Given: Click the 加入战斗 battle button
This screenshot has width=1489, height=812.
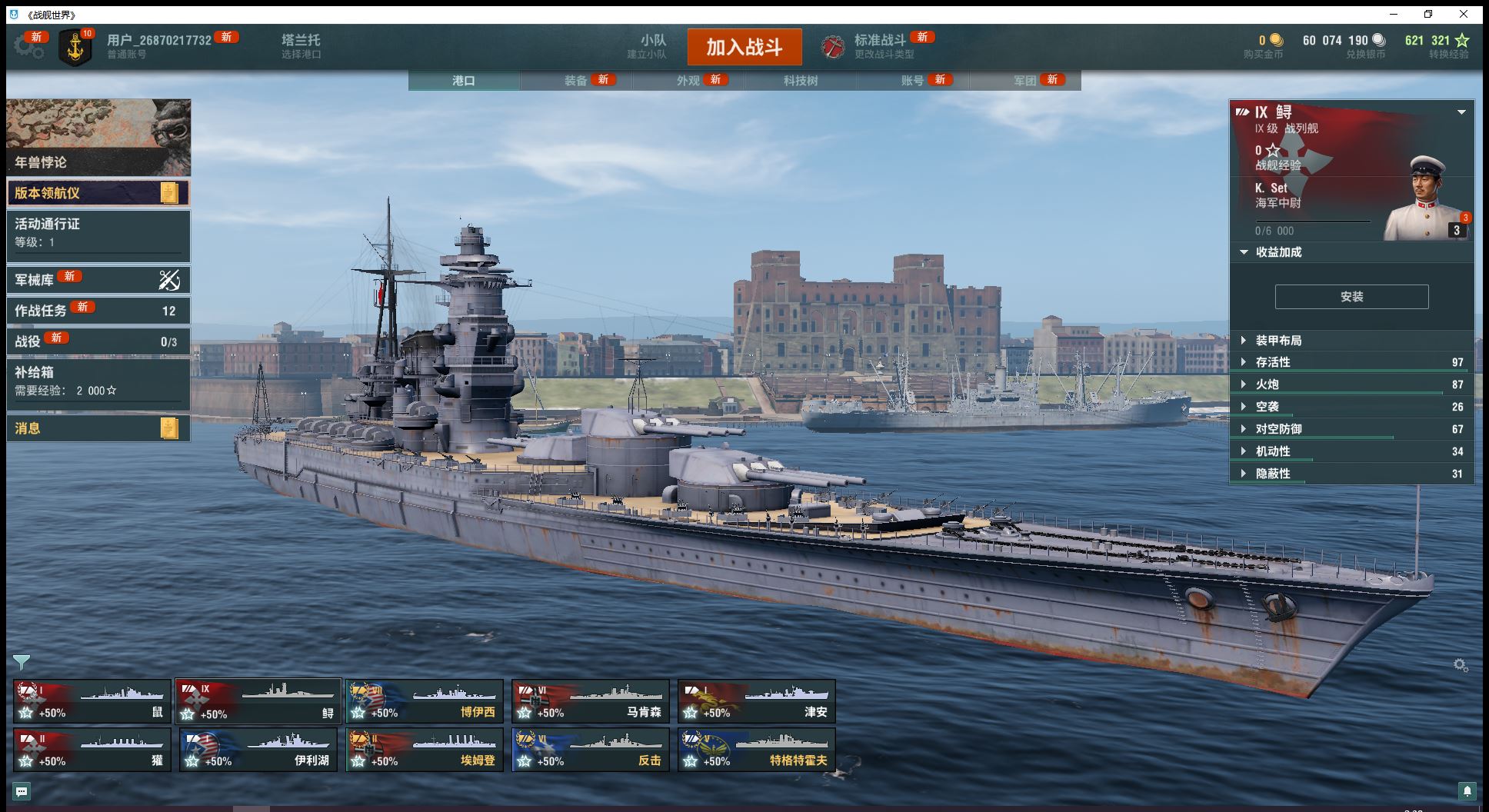Looking at the screenshot, I should tap(744, 47).
